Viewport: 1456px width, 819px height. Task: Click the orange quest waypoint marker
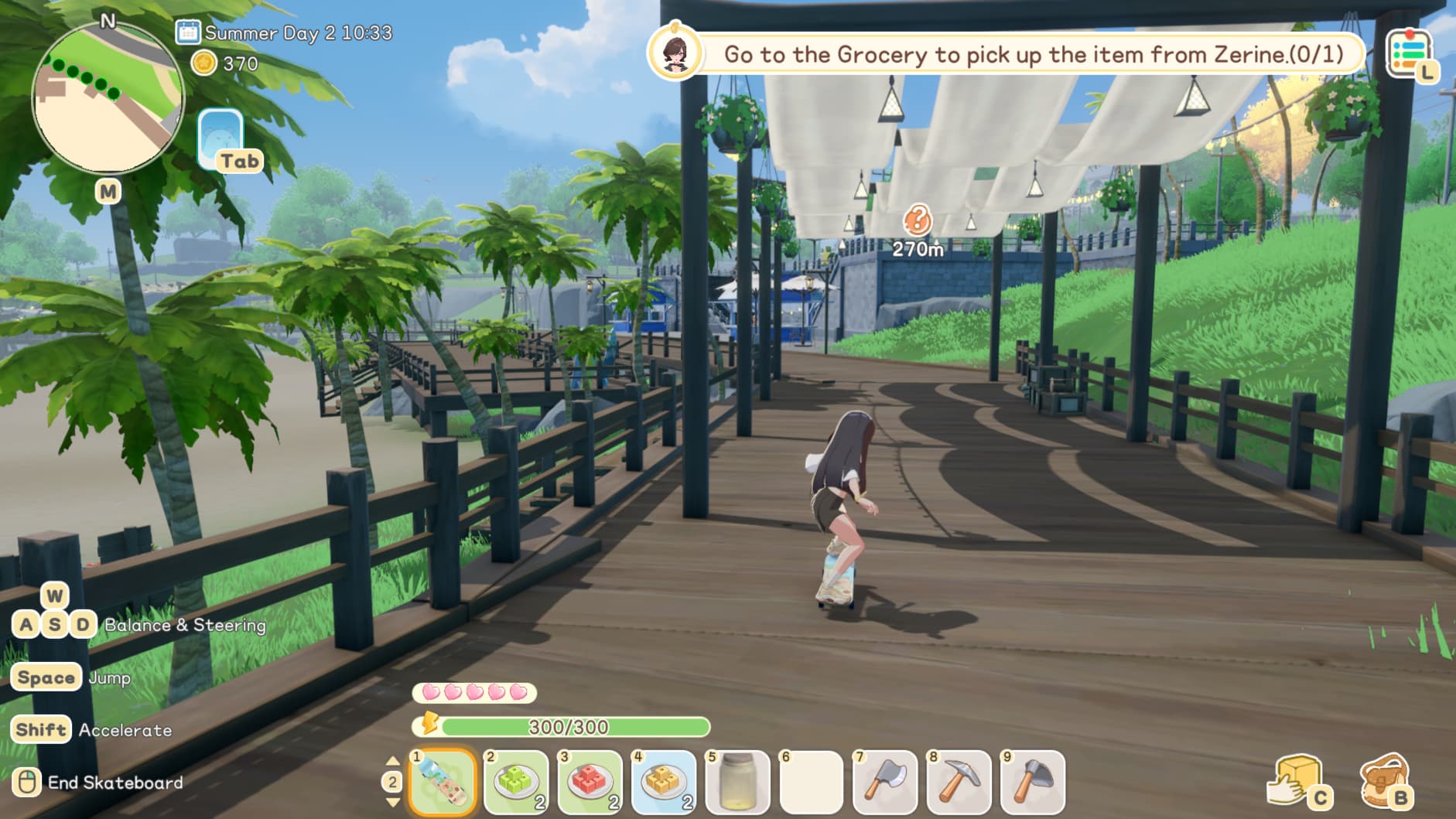click(918, 221)
